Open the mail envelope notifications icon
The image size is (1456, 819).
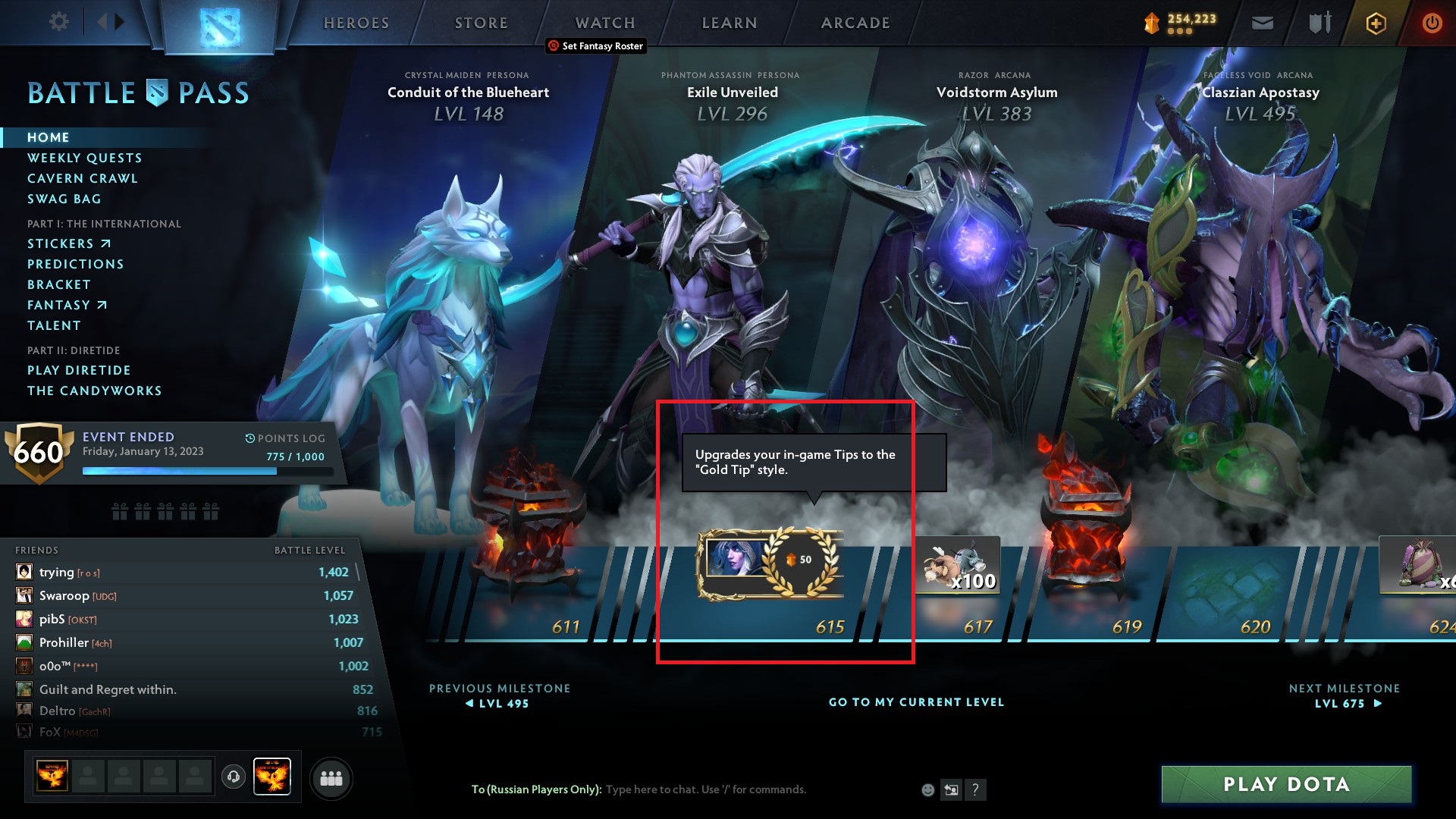pyautogui.click(x=1261, y=23)
